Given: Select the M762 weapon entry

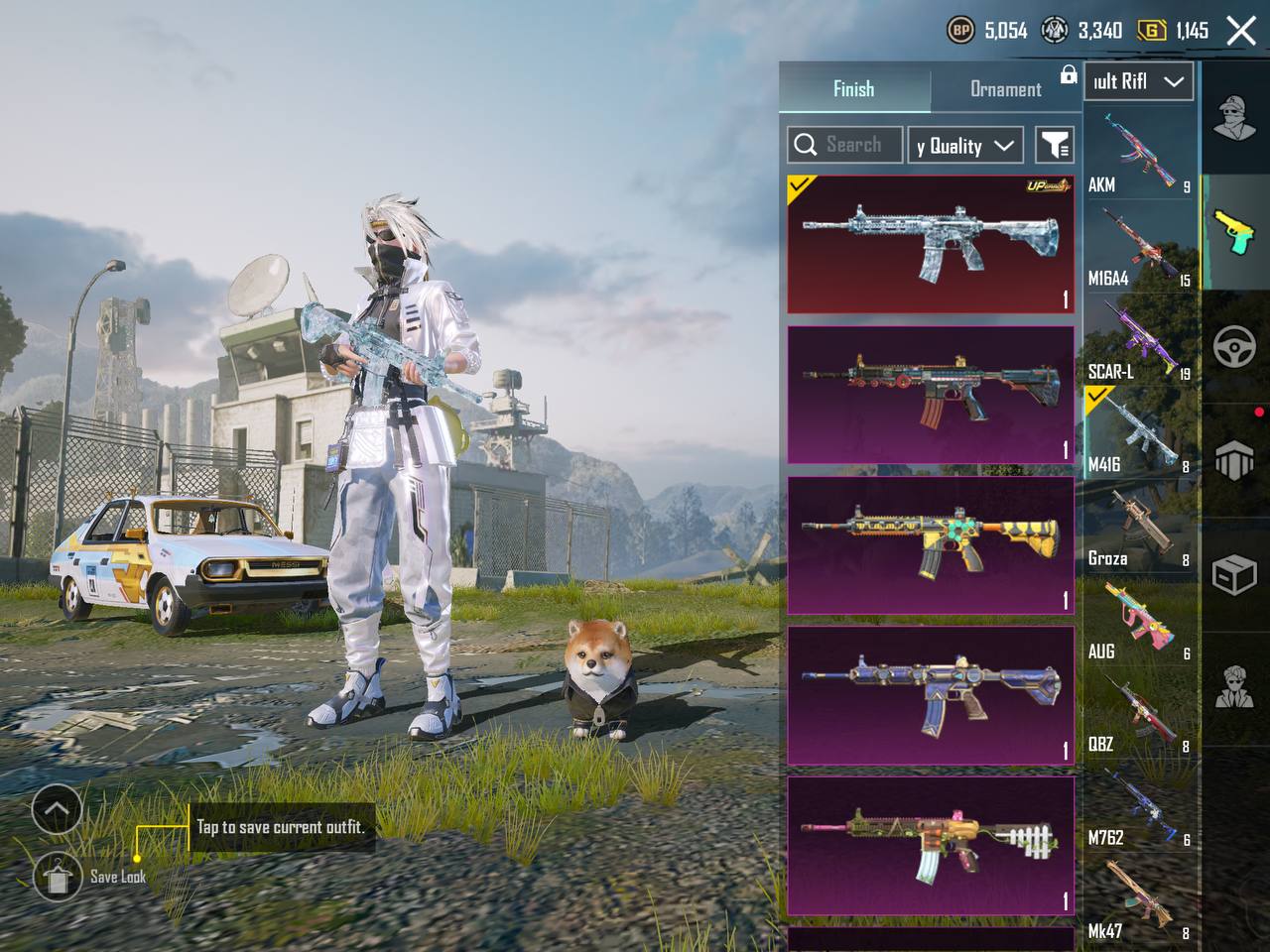Looking at the screenshot, I should (1139, 808).
